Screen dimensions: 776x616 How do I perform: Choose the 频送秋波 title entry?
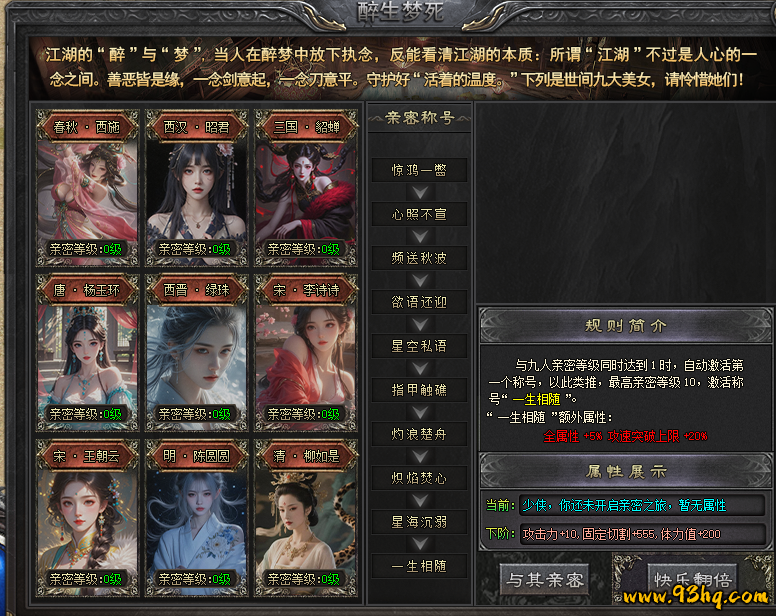point(419,257)
